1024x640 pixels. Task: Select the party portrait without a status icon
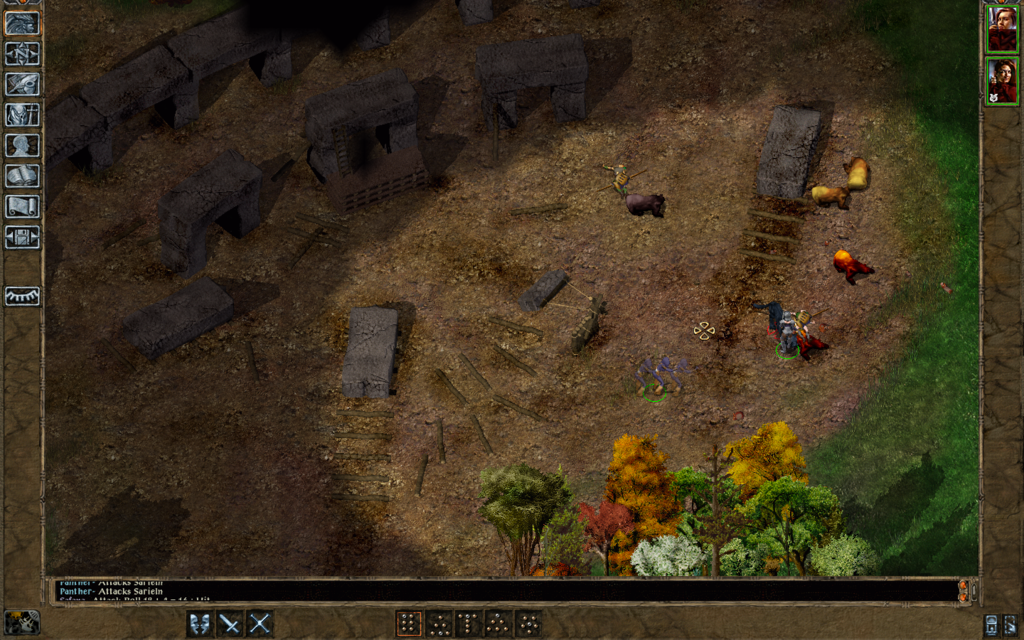[1002, 28]
